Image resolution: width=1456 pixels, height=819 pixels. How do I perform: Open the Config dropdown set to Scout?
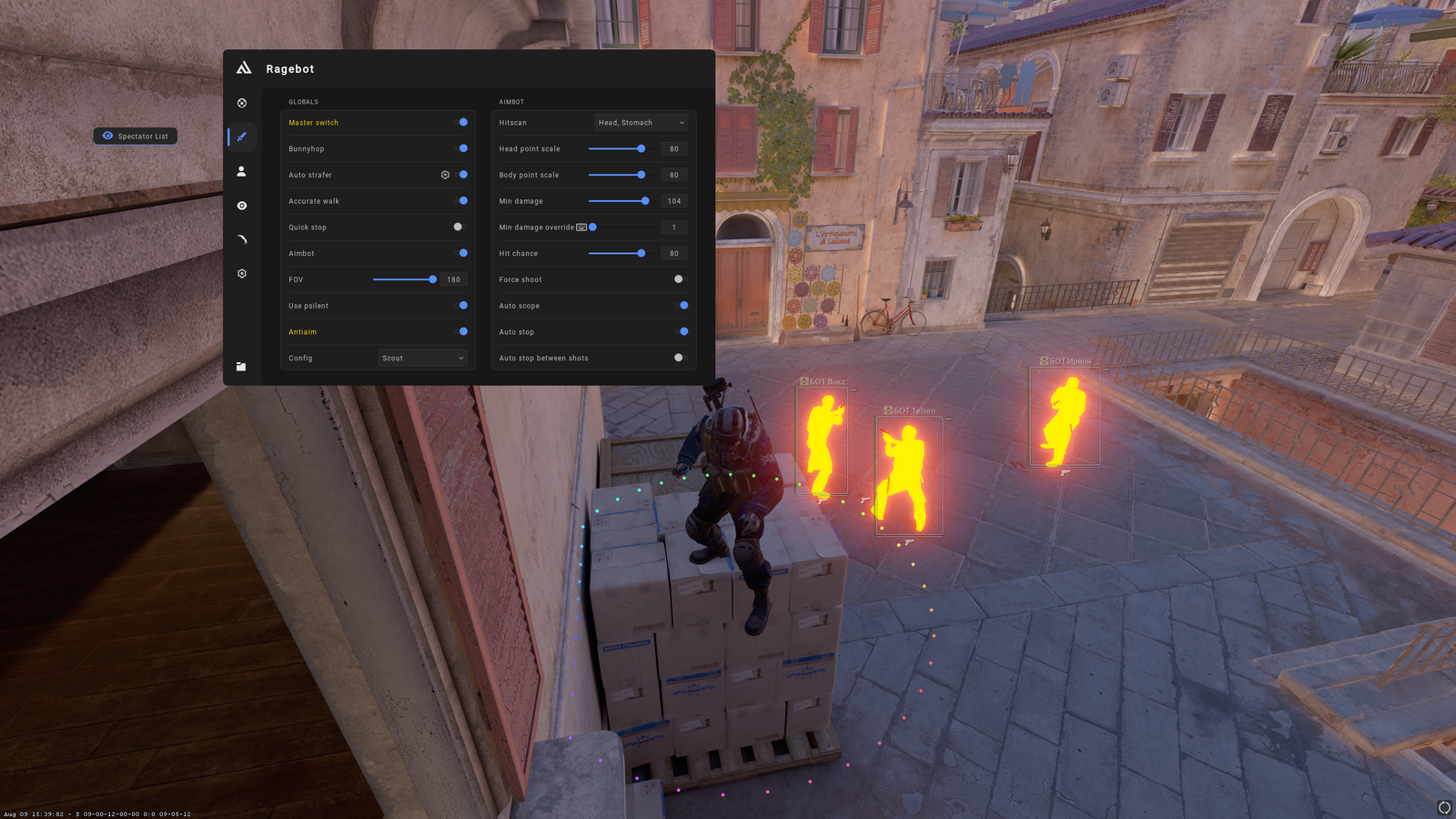(423, 358)
